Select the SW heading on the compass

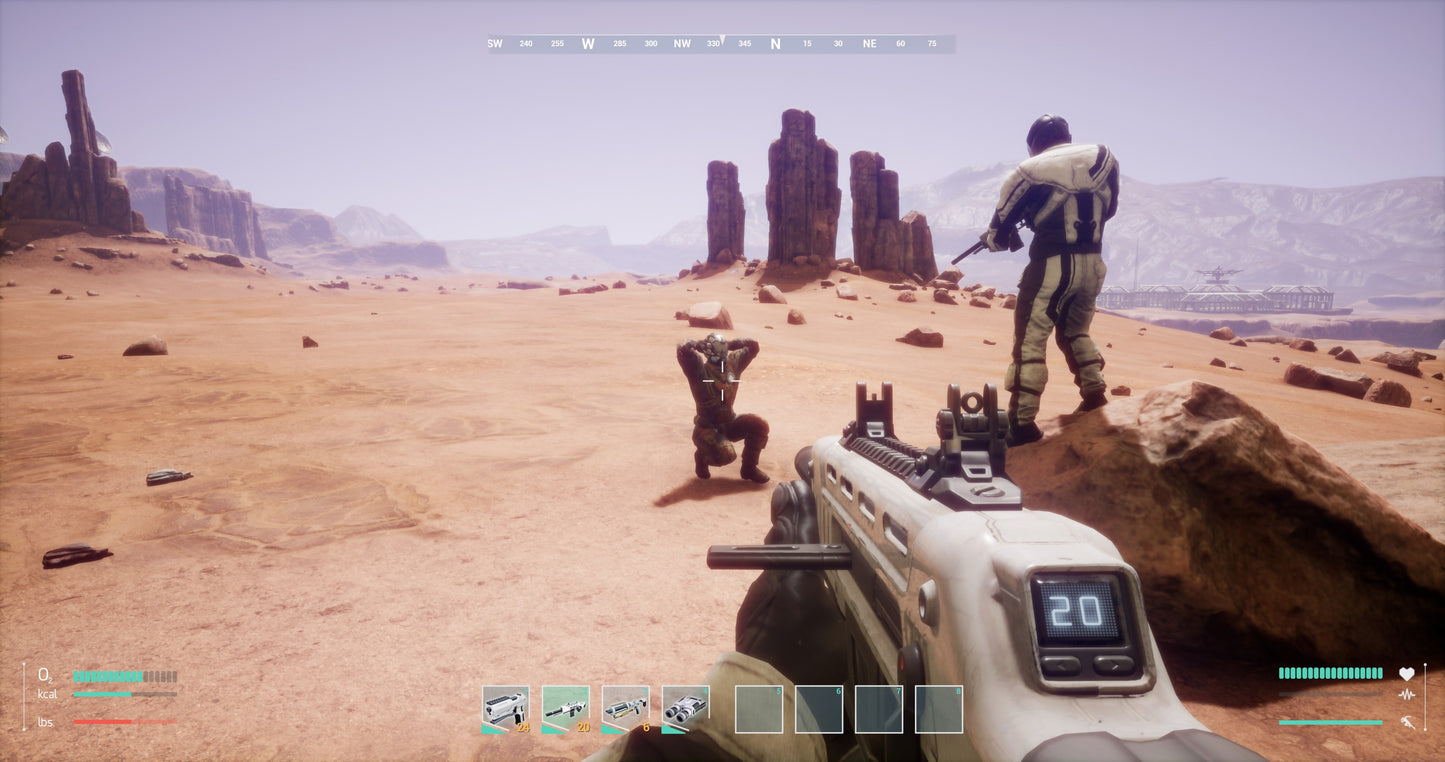(493, 43)
